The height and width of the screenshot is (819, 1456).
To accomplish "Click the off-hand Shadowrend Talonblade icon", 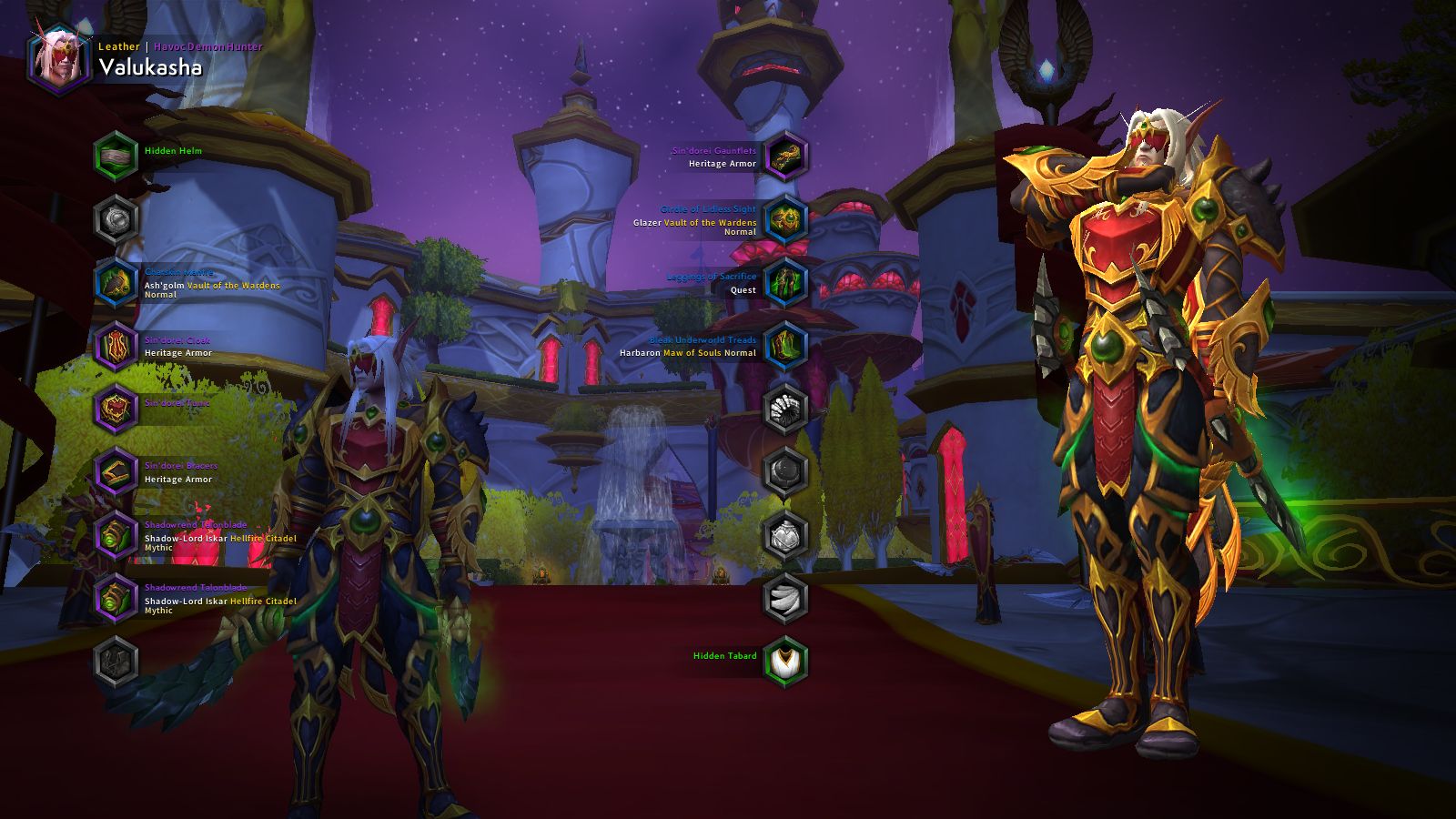I will click(x=116, y=595).
